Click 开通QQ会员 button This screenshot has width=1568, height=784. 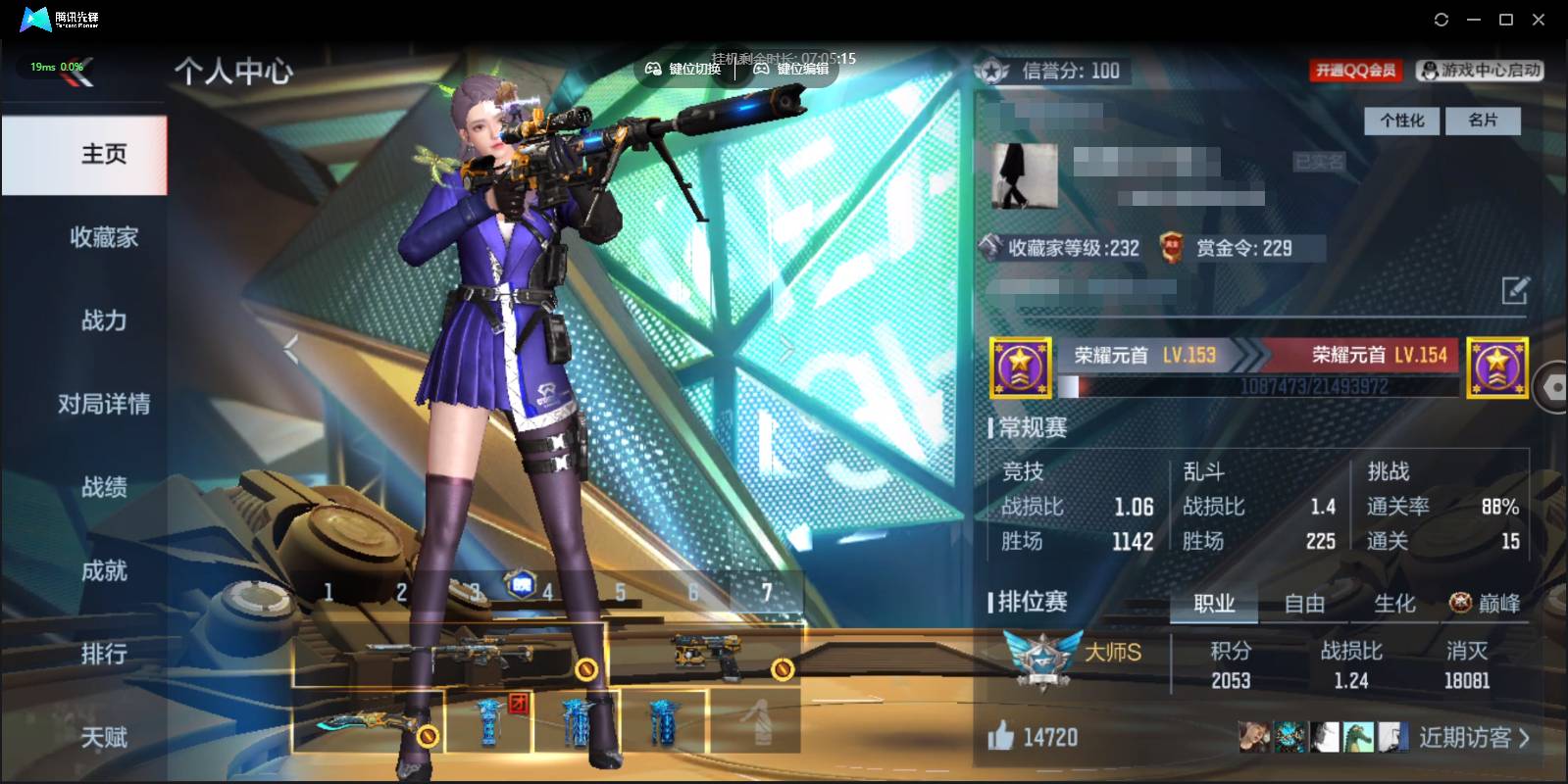1355,71
